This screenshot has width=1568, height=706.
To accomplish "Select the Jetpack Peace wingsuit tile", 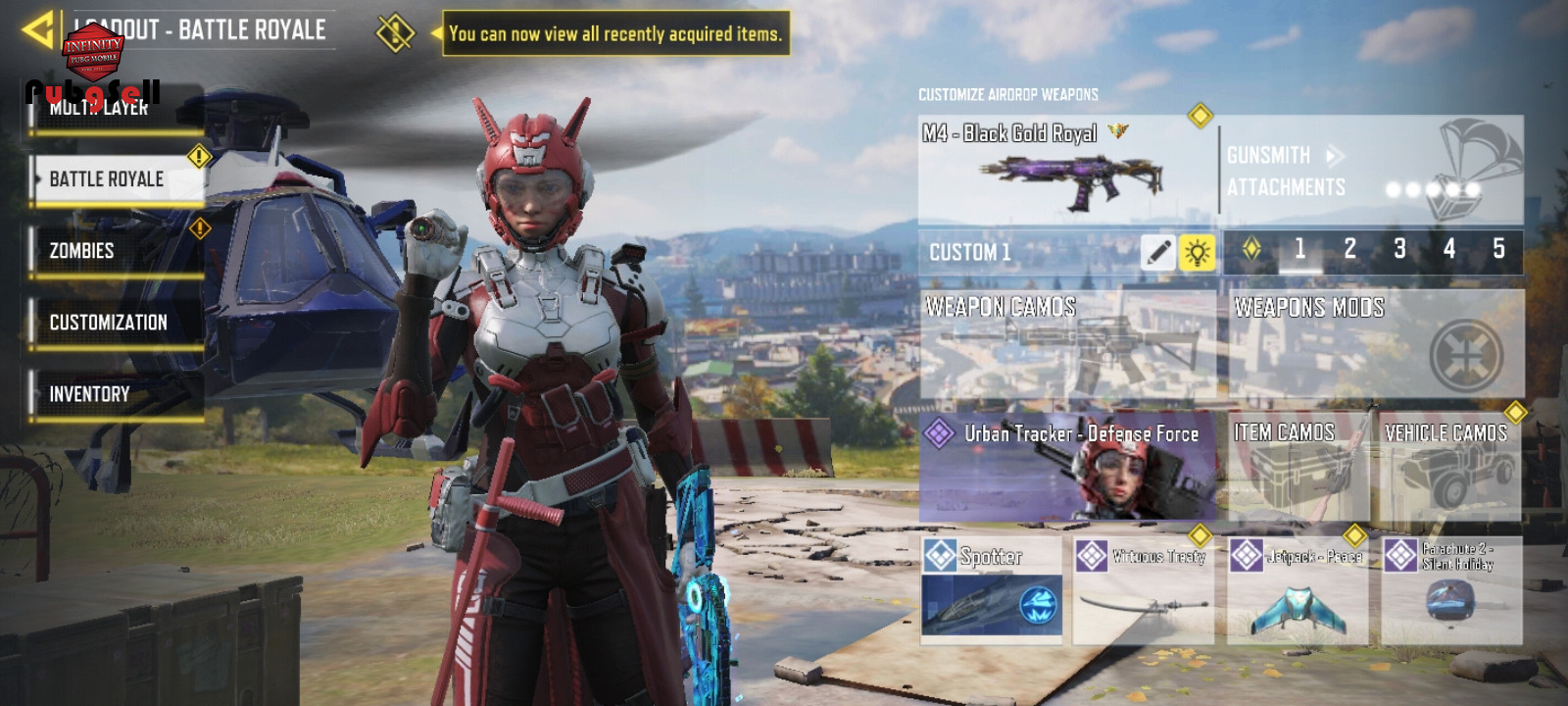I will coord(1297,589).
